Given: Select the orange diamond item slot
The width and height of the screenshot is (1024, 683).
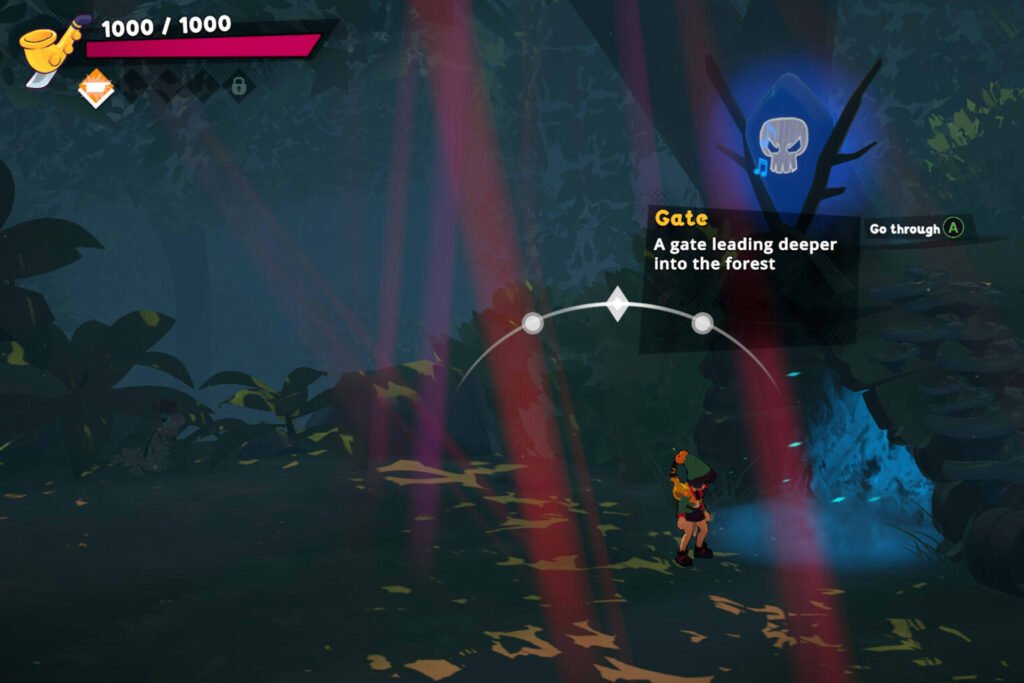Looking at the screenshot, I should [x=96, y=88].
